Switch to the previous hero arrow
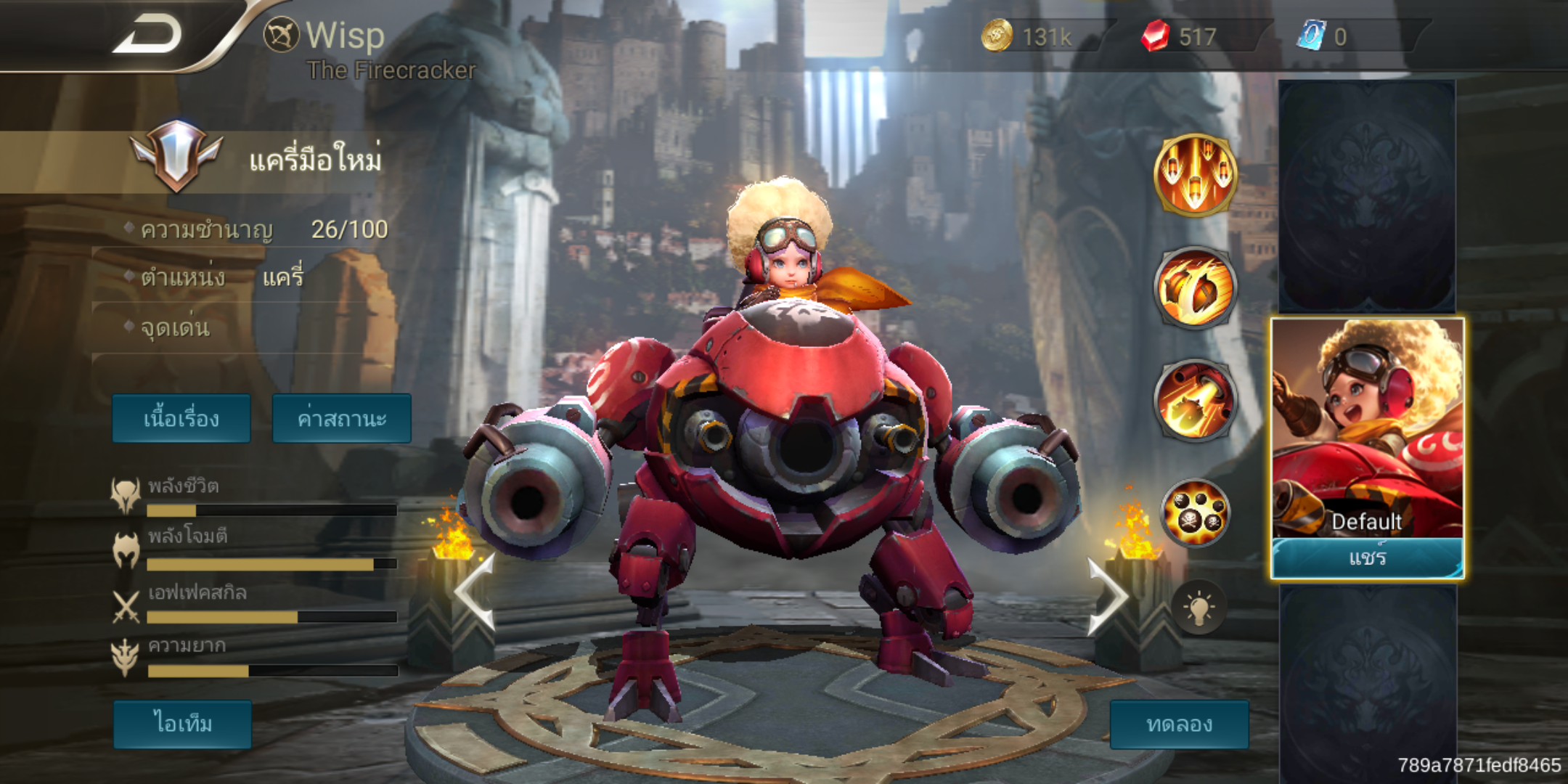Viewport: 1568px width, 784px height. point(475,592)
